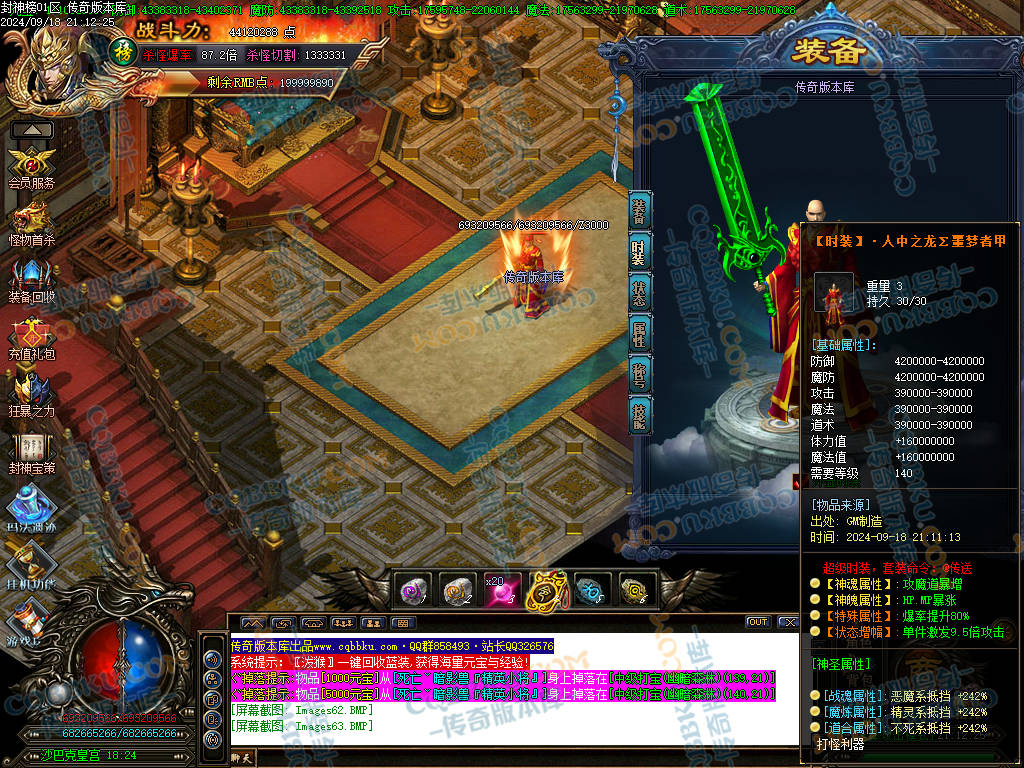Toggle the speaker sound button beside chat
Viewport: 1024px width, 768px height.
coord(211,660)
